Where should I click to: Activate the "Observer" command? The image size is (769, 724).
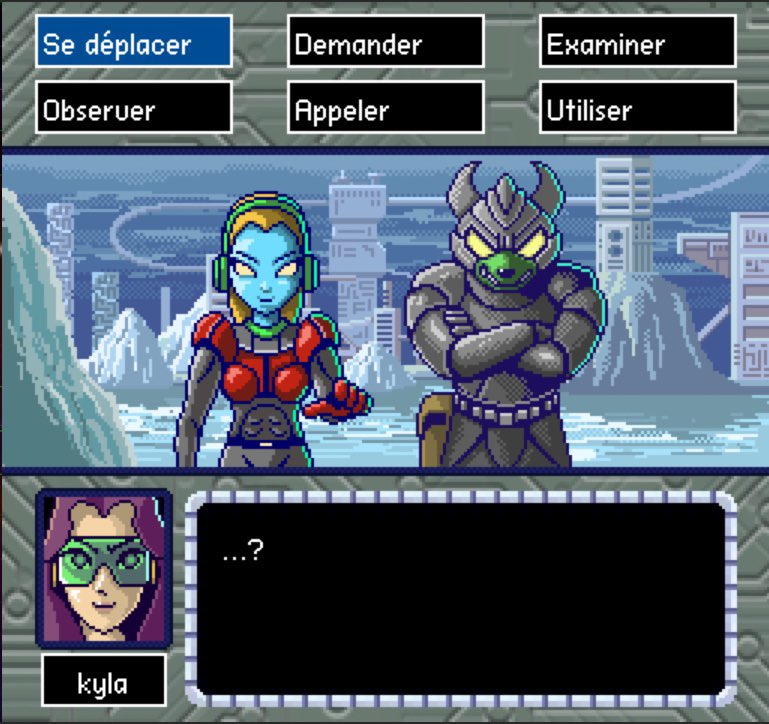(133, 109)
